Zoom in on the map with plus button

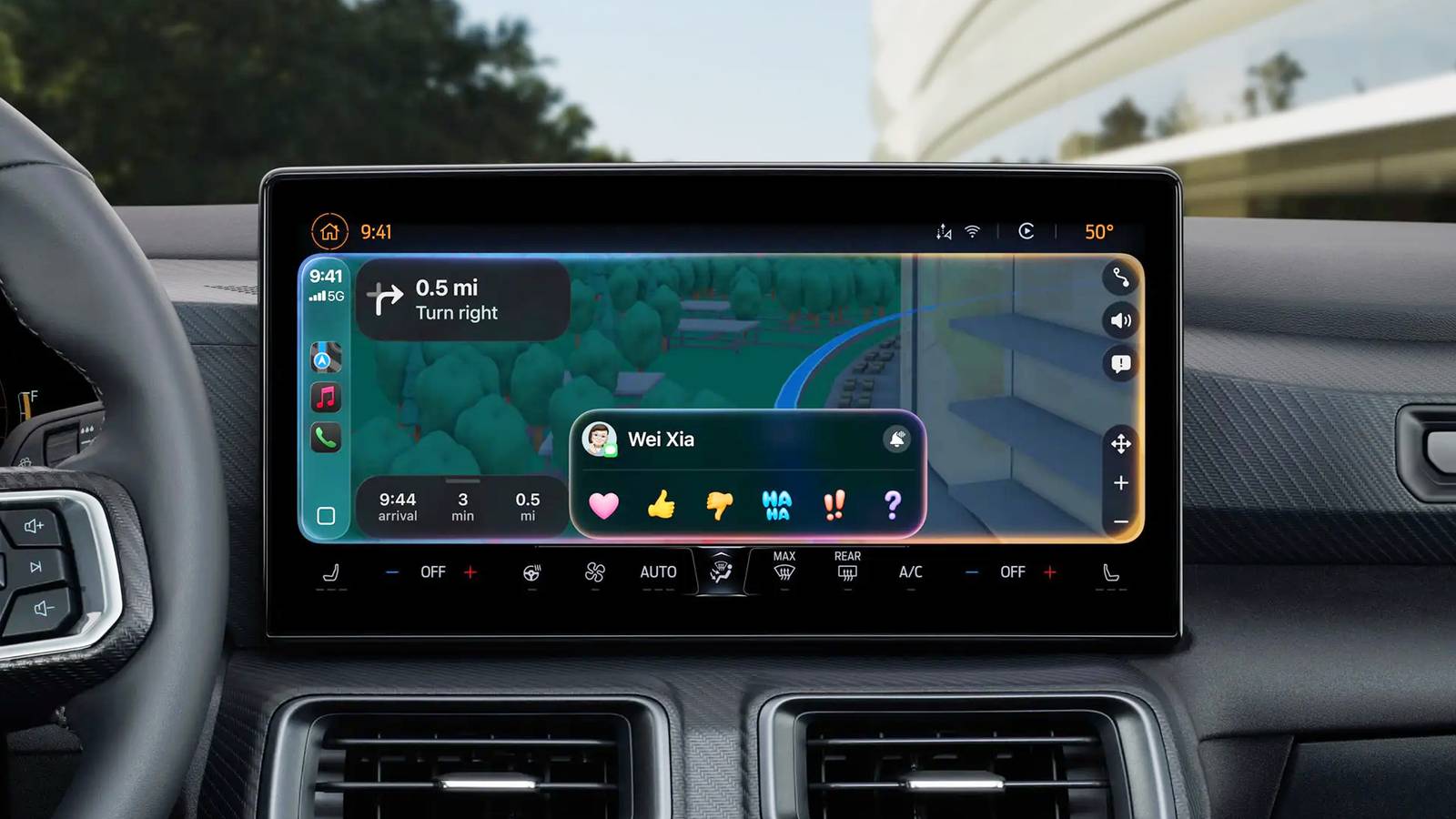[1122, 483]
